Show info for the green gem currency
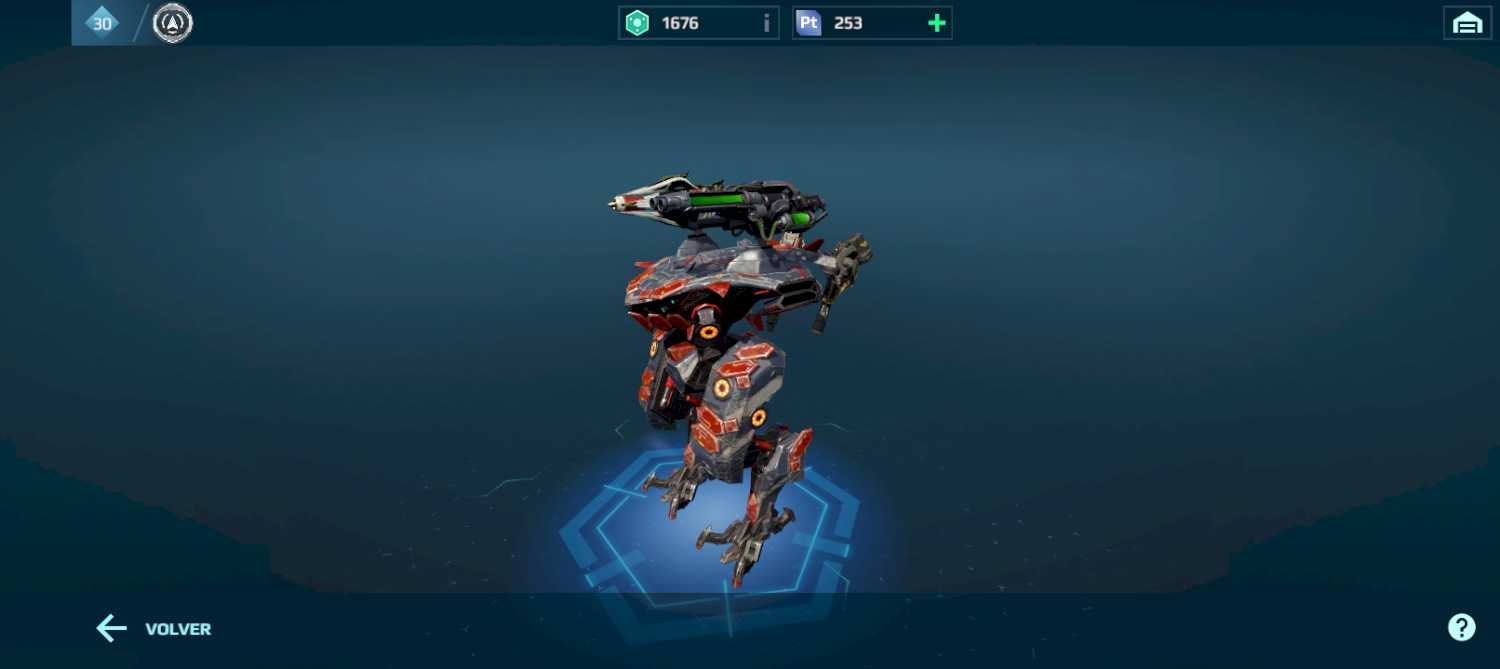The width and height of the screenshot is (1500, 669). 767,23
